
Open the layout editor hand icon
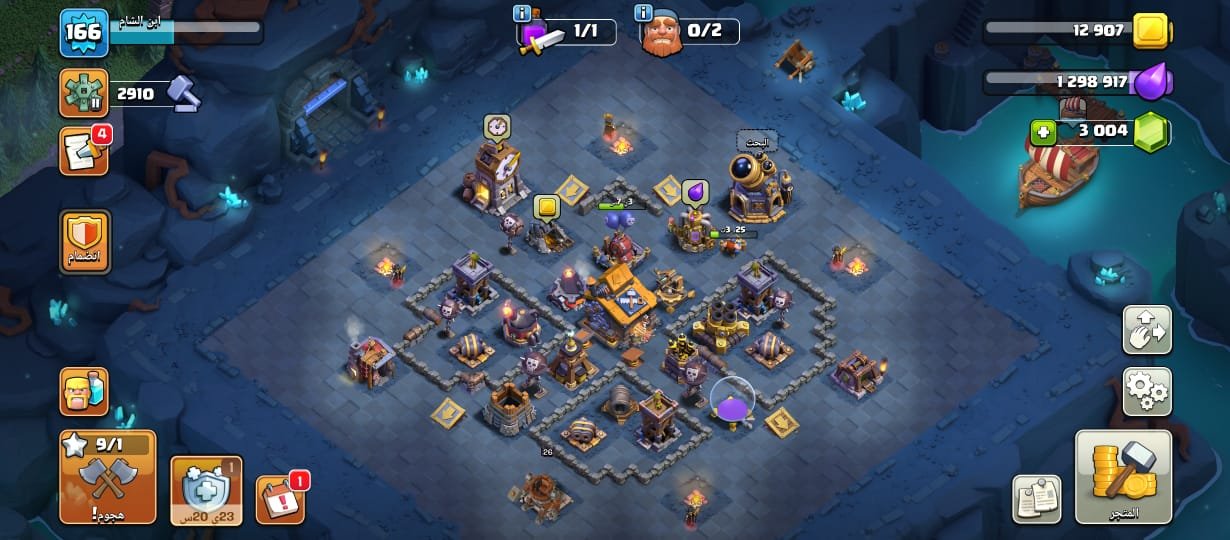(1147, 330)
